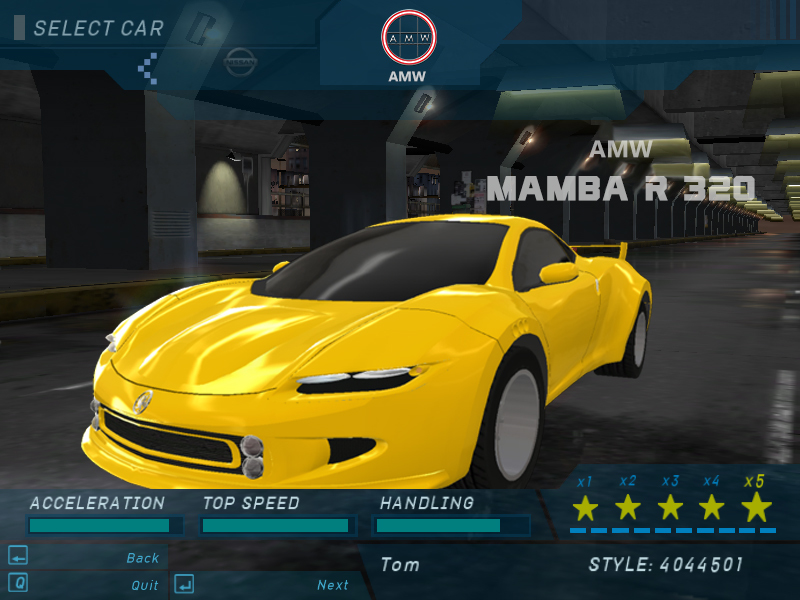Go back using the Back button
Screen dimensions: 800x600
[x=142, y=558]
